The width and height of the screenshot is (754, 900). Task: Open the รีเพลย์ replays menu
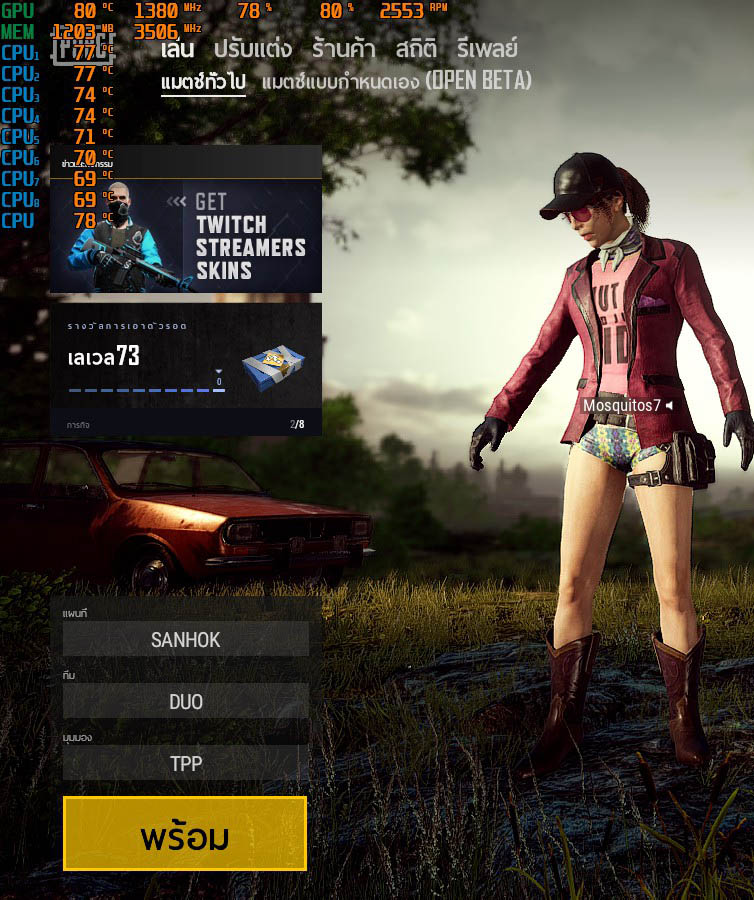coord(487,49)
